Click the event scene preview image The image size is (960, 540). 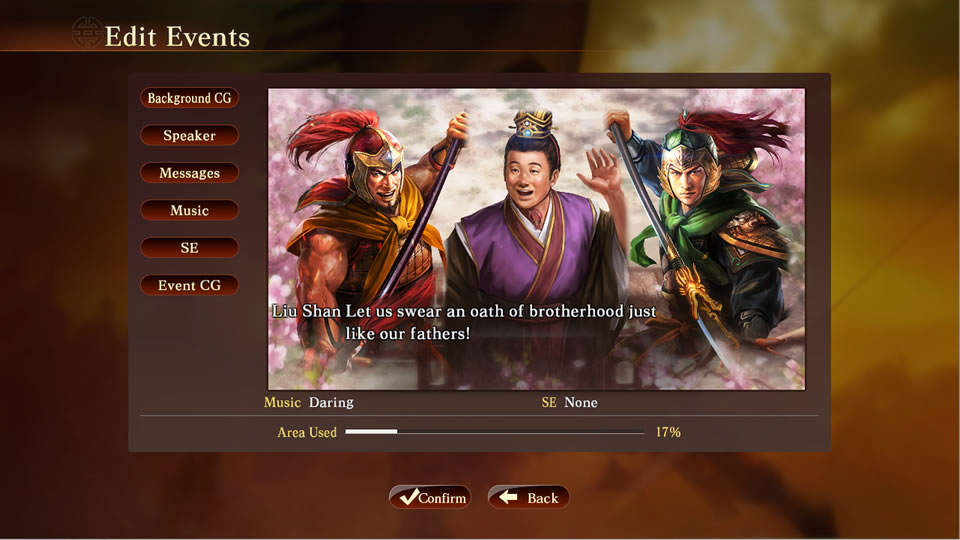pos(536,238)
